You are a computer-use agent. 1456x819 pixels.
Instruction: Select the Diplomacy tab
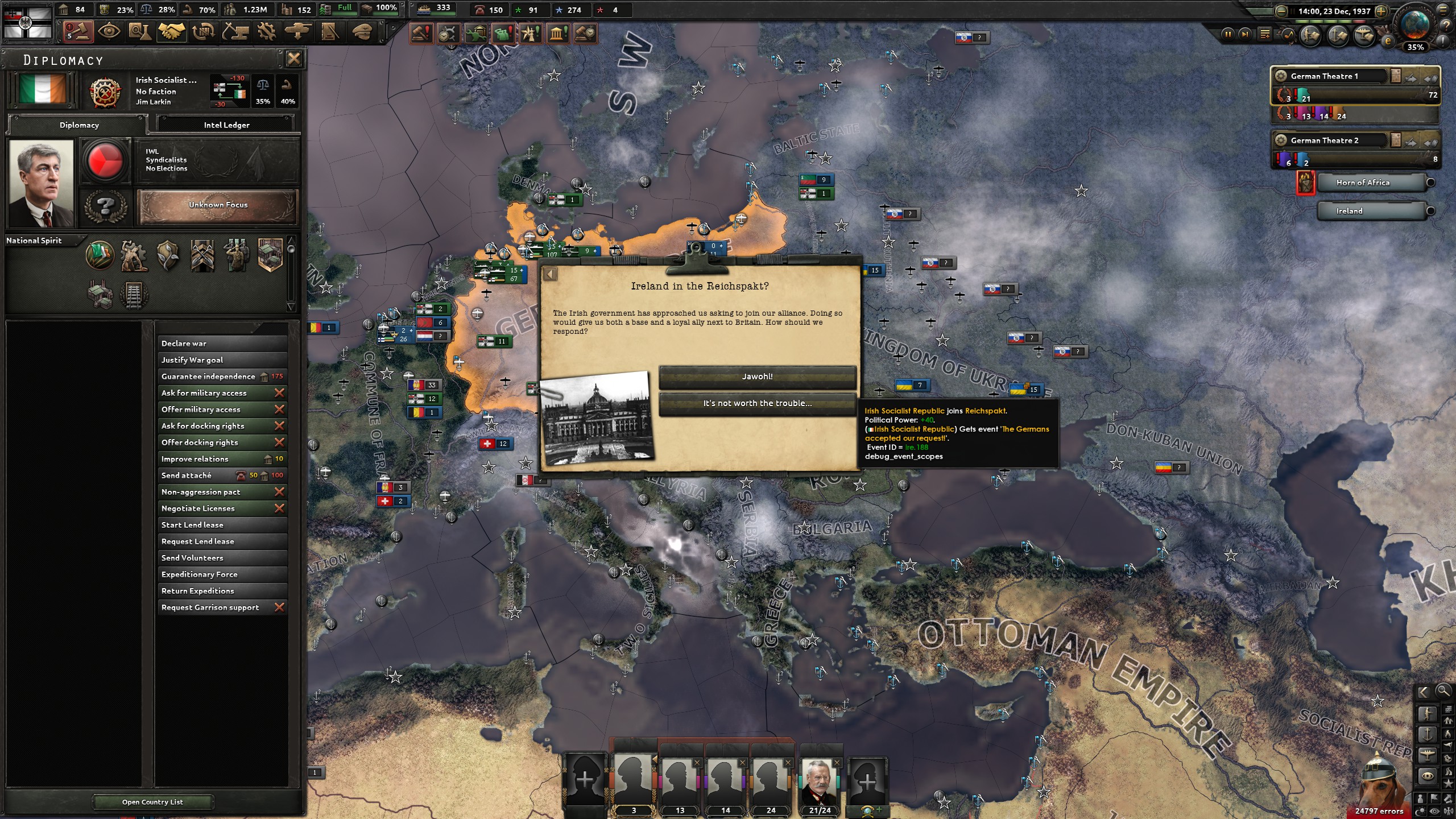click(78, 125)
